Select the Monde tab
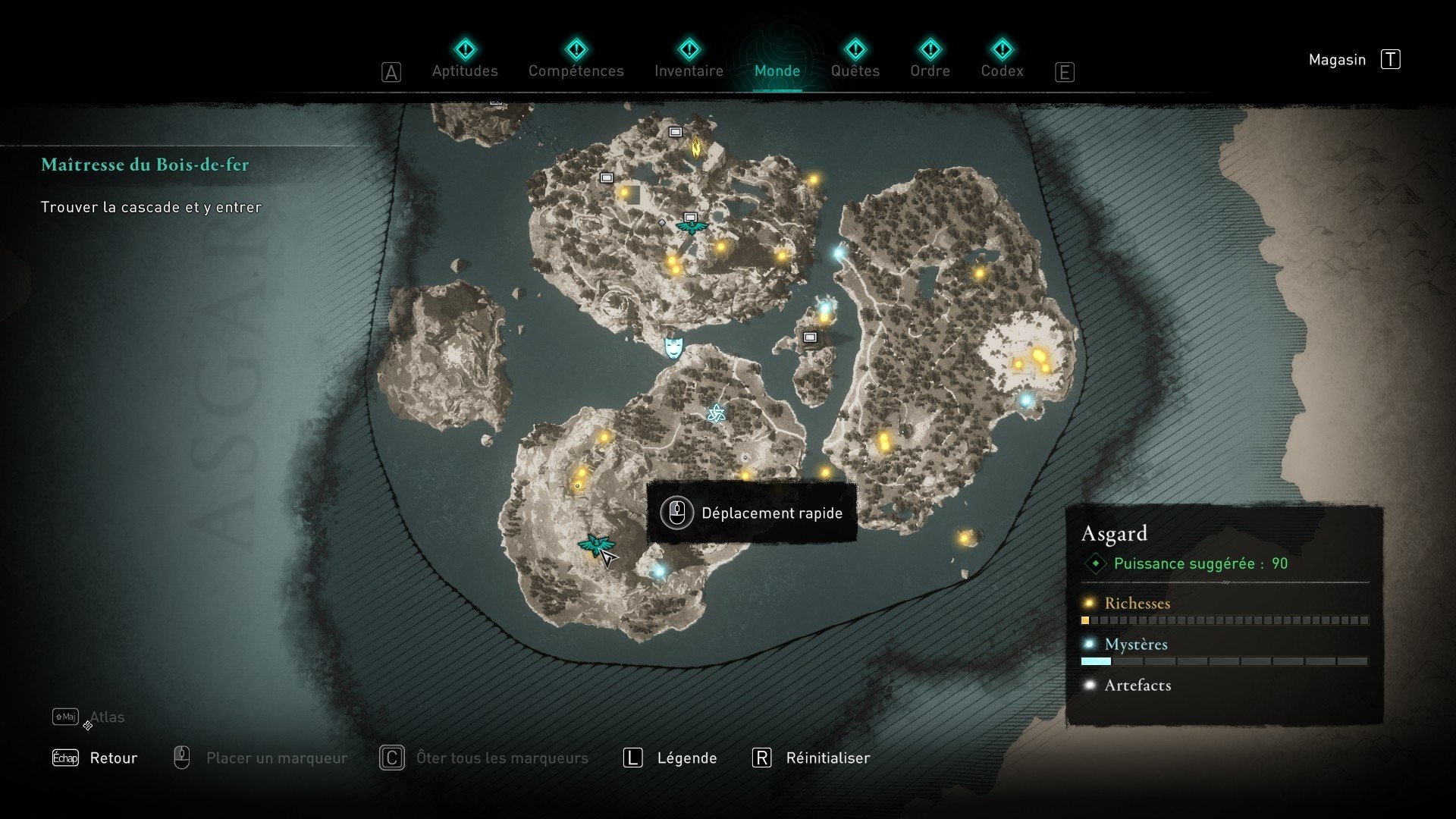1456x819 pixels. [x=777, y=70]
